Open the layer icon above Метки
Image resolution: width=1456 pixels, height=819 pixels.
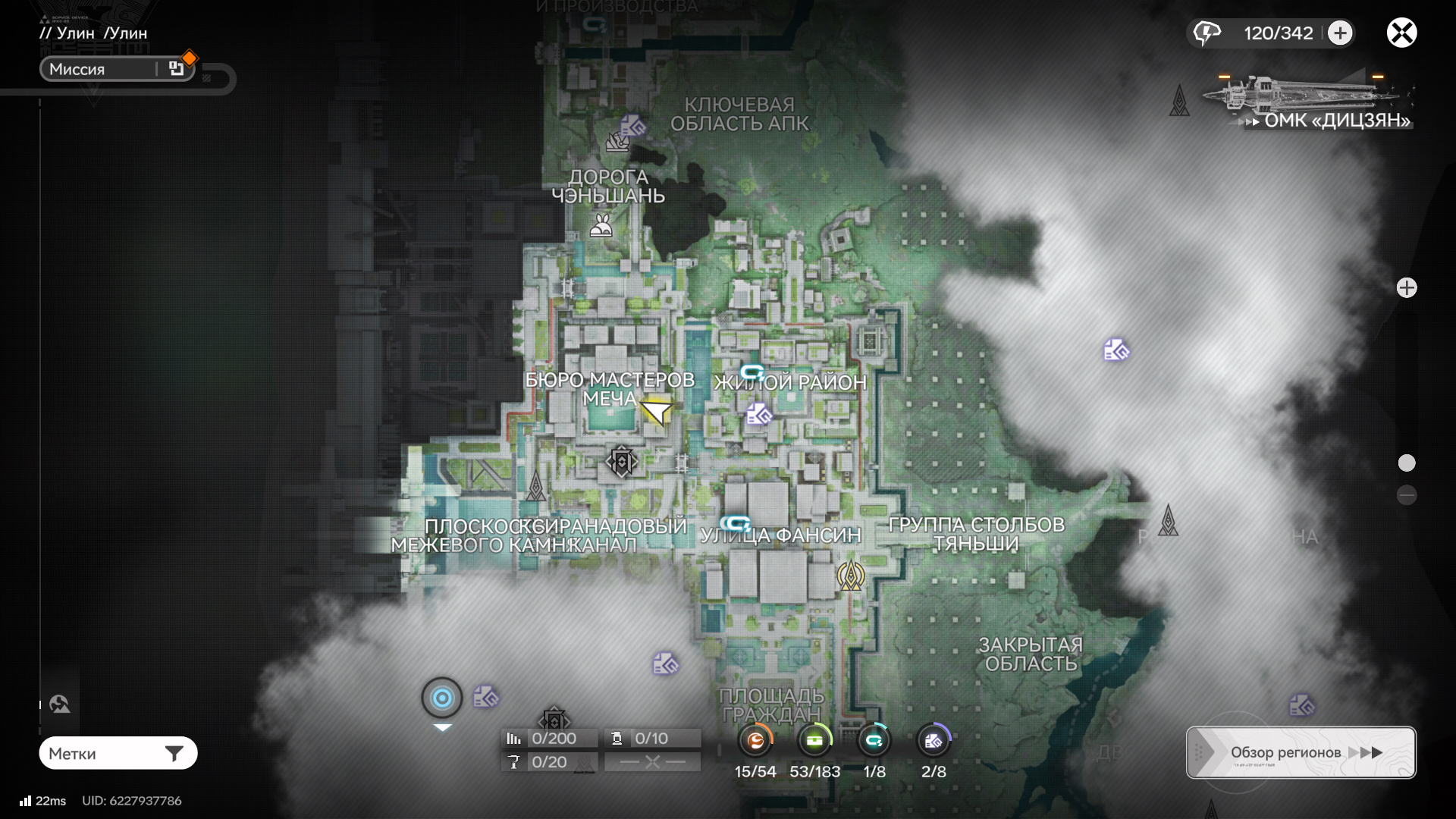click(x=60, y=704)
